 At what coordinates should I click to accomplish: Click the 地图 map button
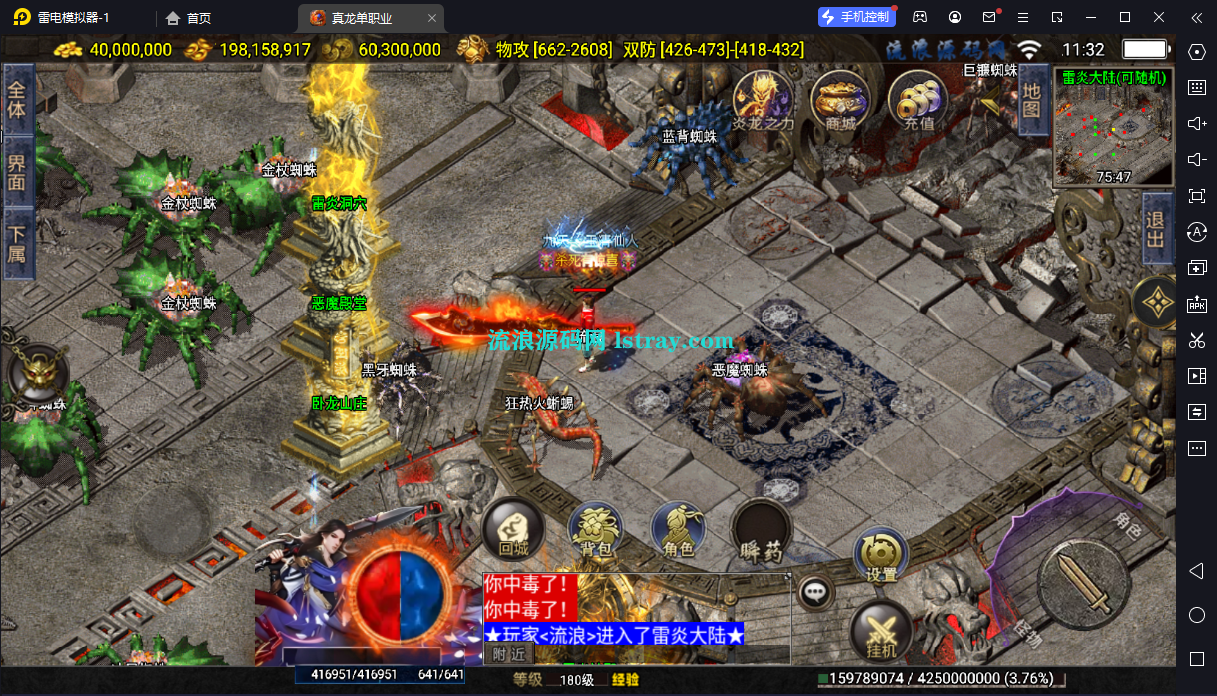coord(1032,97)
